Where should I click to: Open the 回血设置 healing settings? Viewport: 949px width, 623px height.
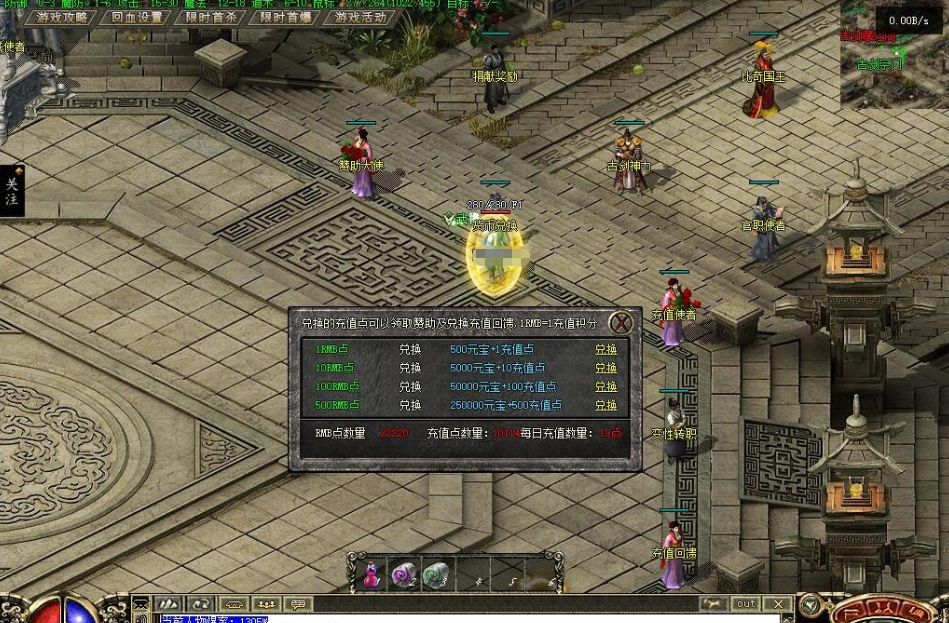(x=137, y=17)
